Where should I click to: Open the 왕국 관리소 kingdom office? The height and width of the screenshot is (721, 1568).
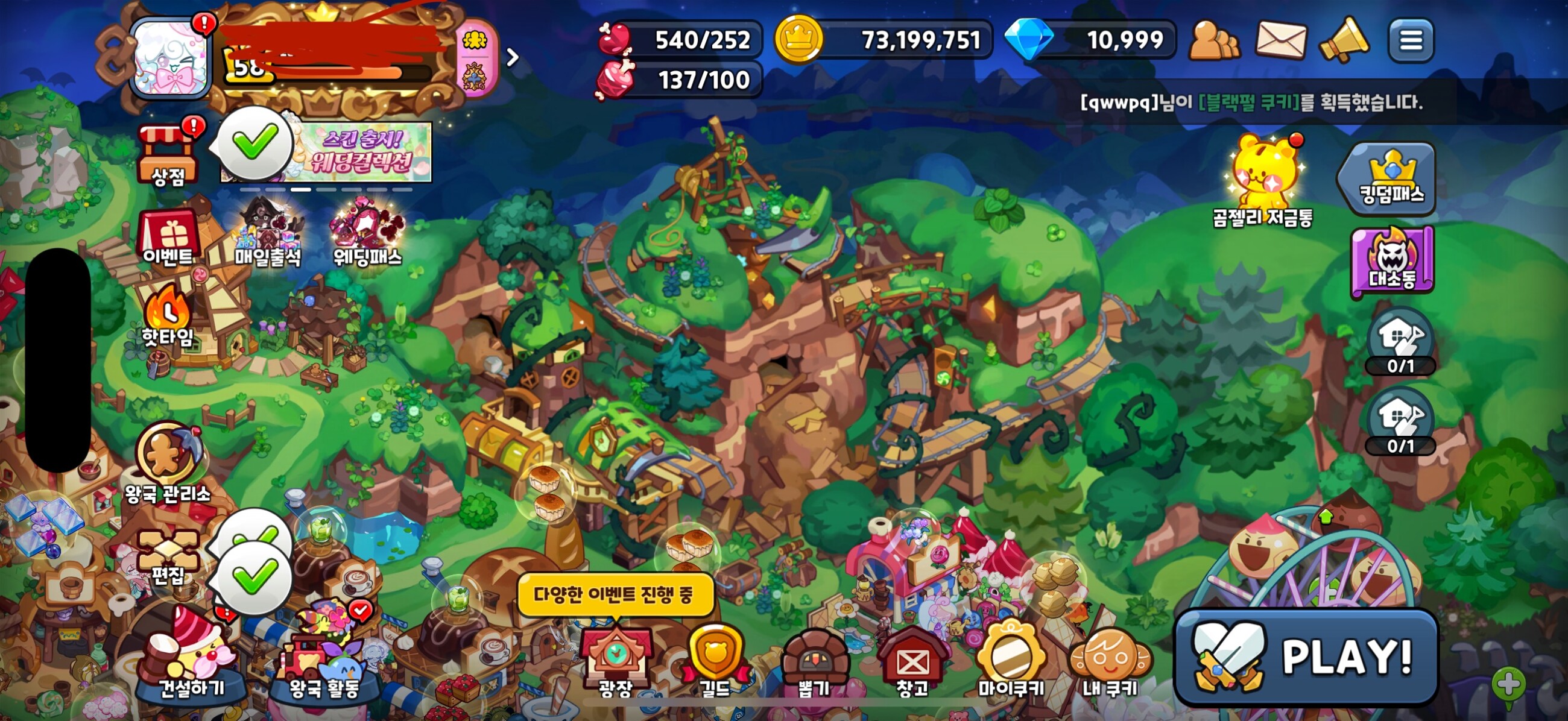click(168, 464)
